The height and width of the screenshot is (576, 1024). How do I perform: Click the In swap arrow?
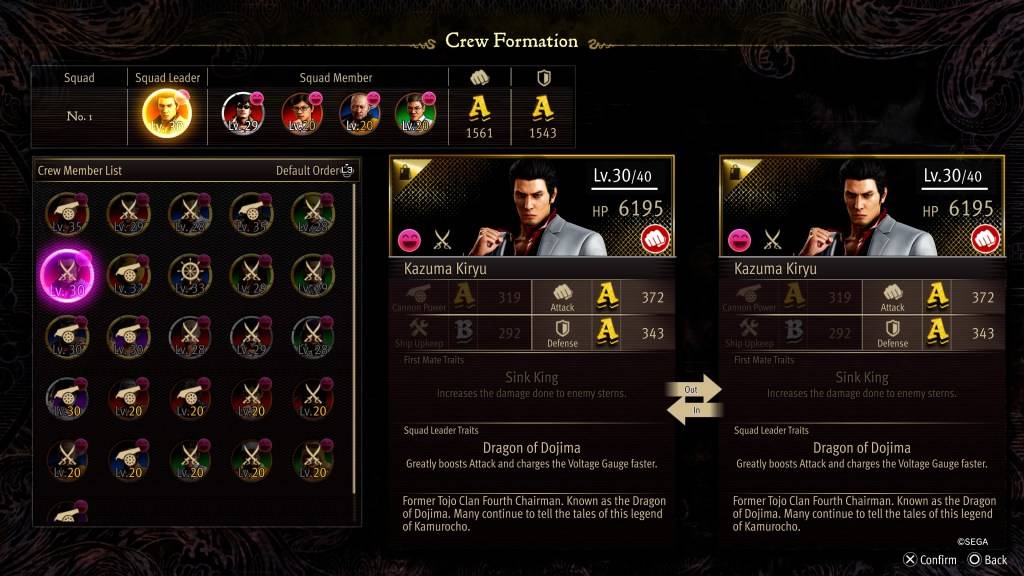click(x=694, y=410)
